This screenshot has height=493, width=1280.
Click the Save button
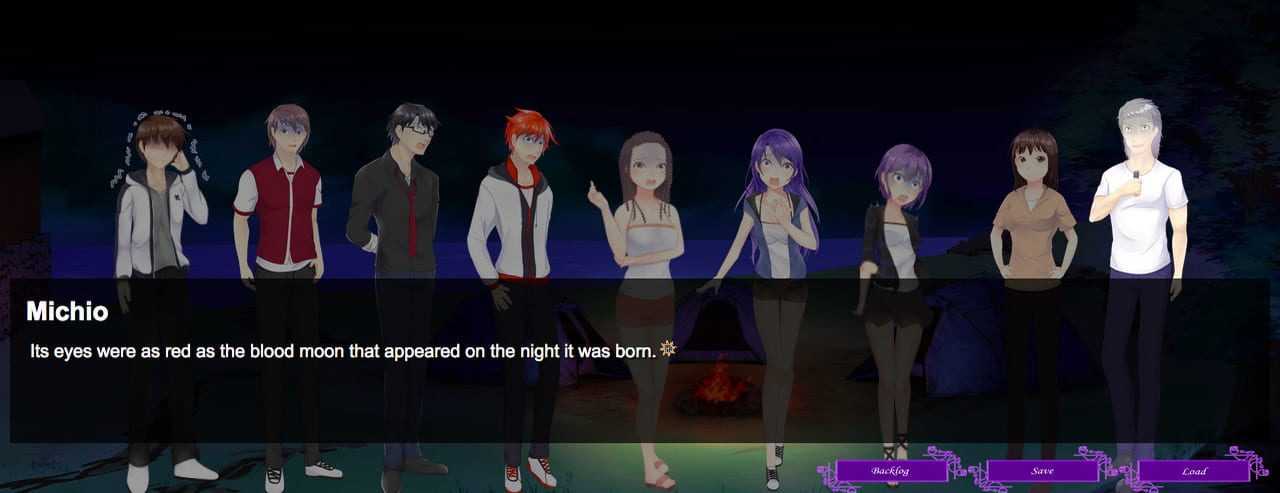pos(1042,470)
